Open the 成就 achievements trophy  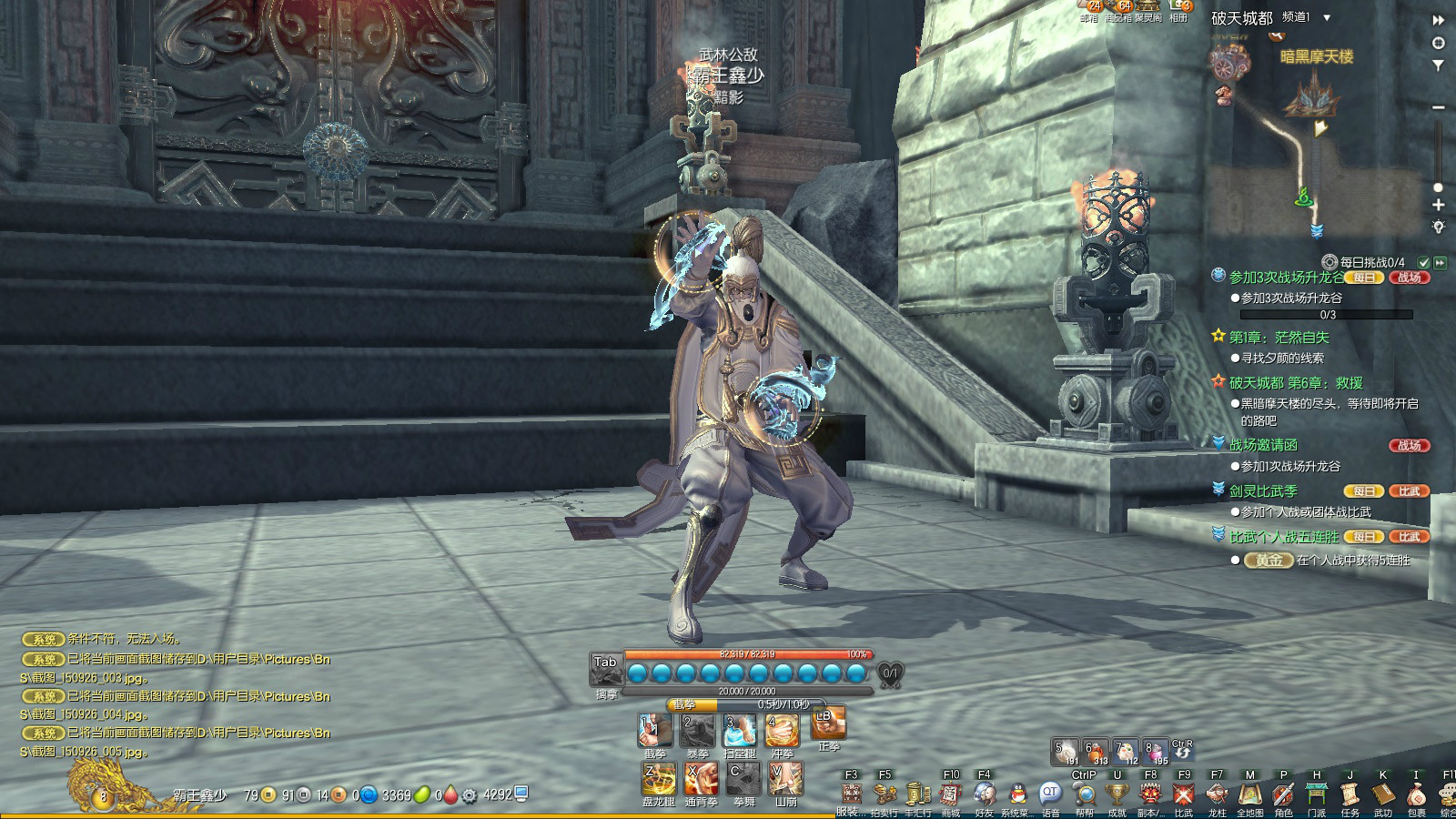point(1117,794)
